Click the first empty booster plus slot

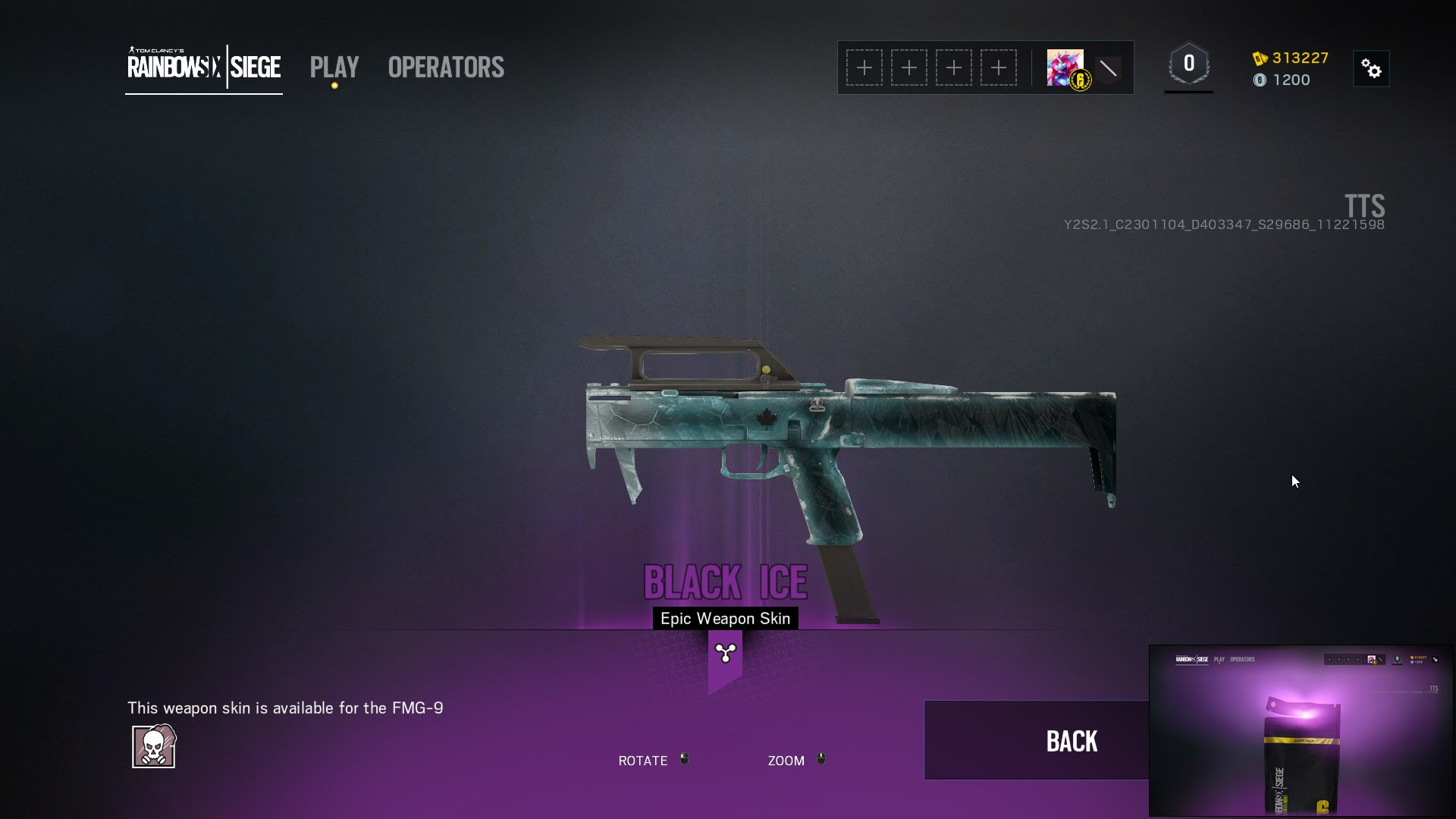pyautogui.click(x=864, y=67)
